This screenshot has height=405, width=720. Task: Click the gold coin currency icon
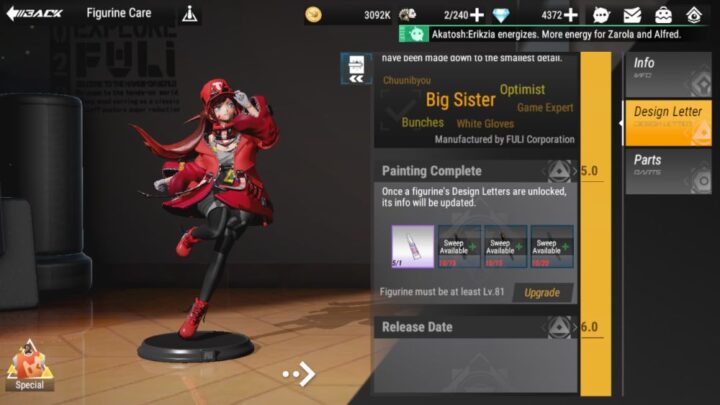point(314,15)
